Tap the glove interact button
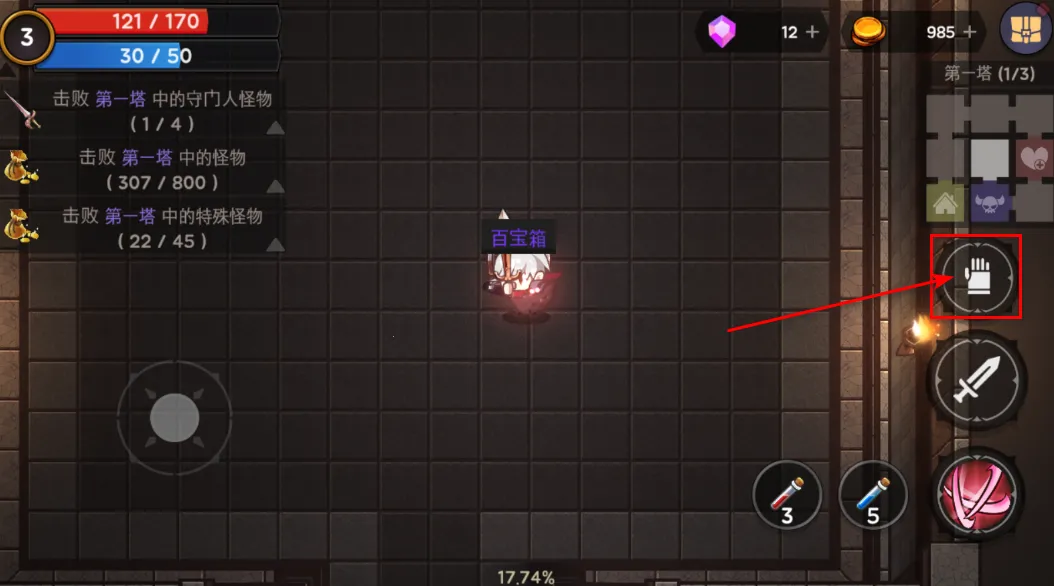 [x=975, y=278]
